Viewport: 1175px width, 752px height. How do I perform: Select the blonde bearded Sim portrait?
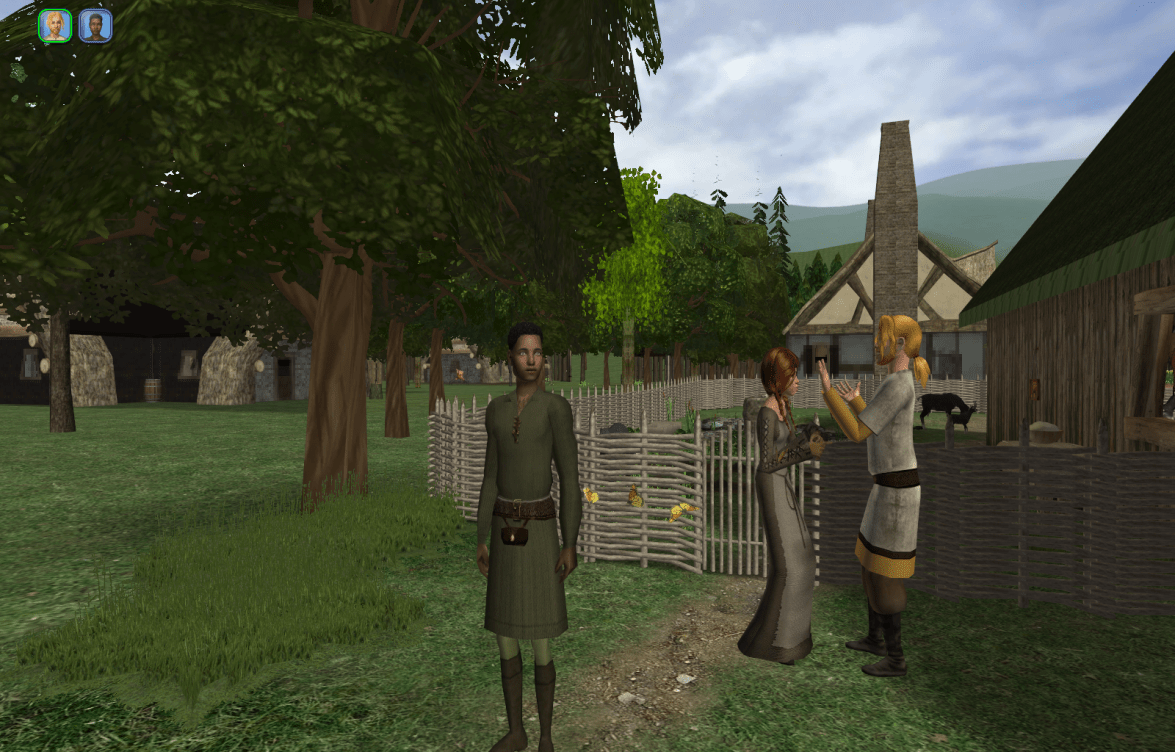point(55,26)
